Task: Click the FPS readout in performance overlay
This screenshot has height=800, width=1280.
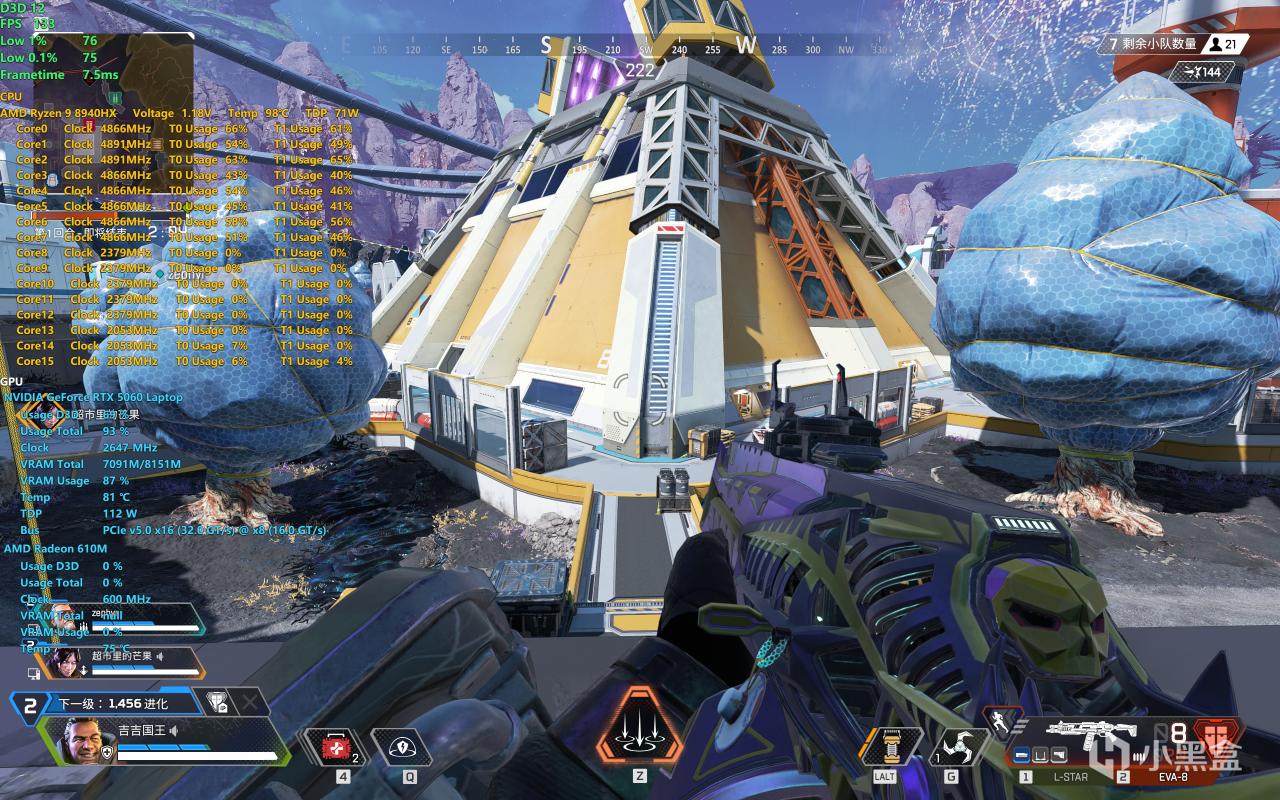Action: coord(29,23)
